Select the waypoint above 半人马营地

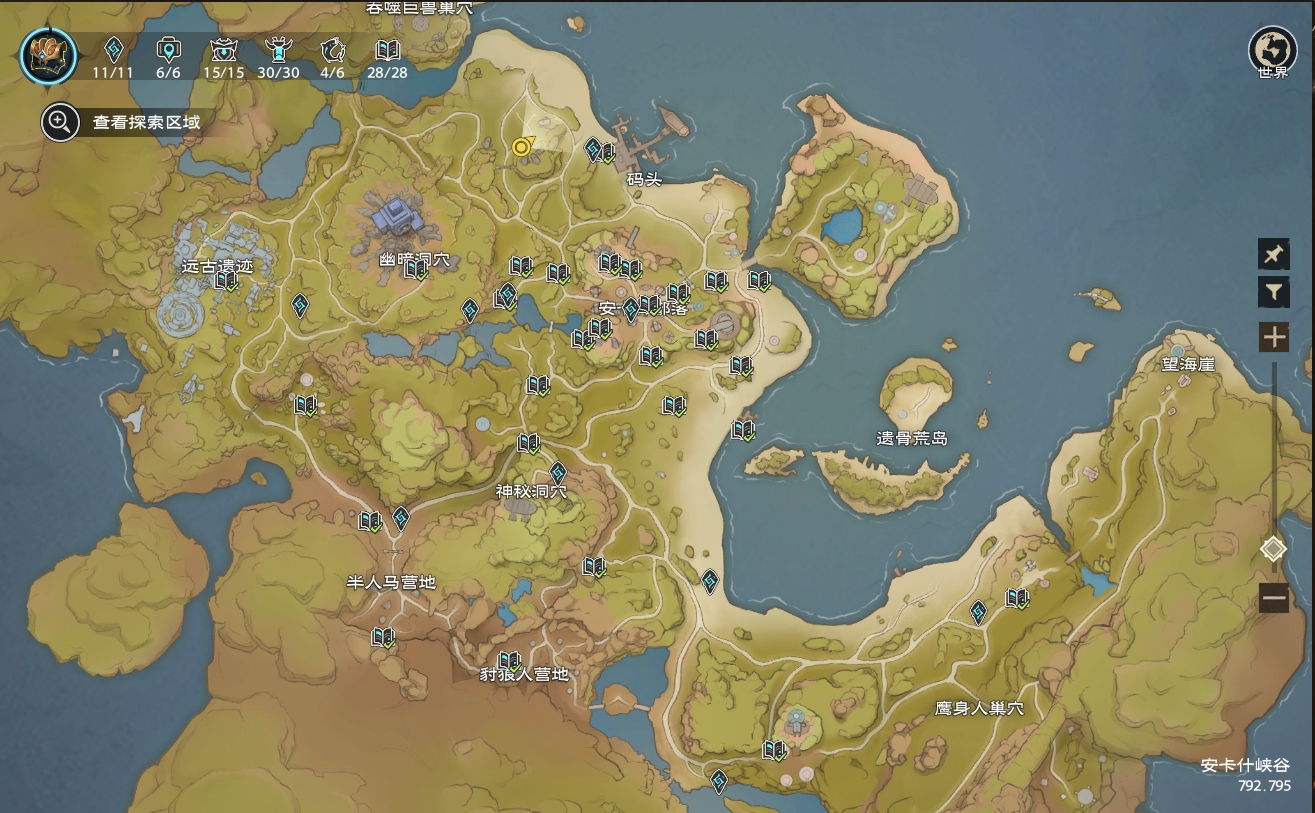401,517
